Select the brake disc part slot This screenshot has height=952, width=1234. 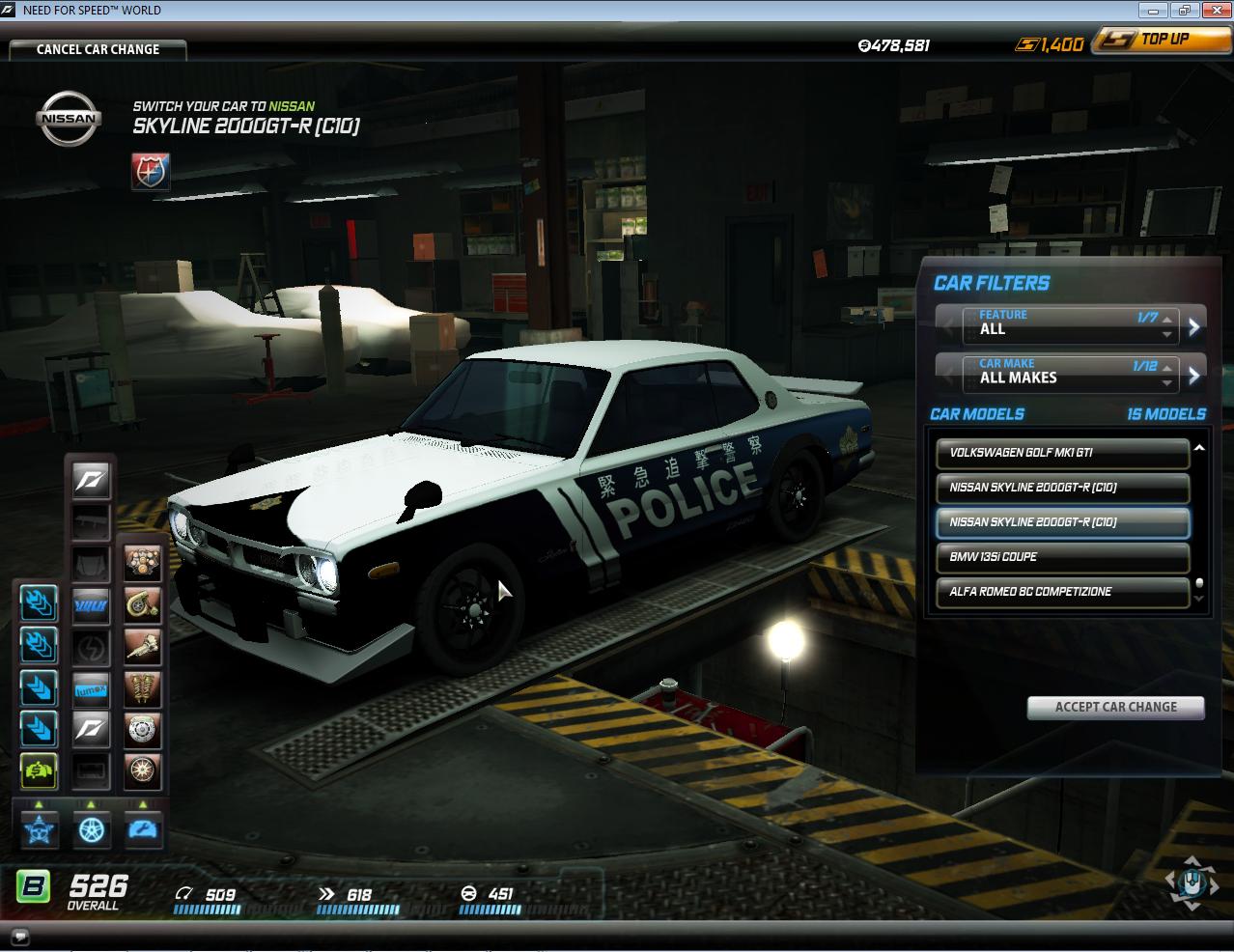142,730
